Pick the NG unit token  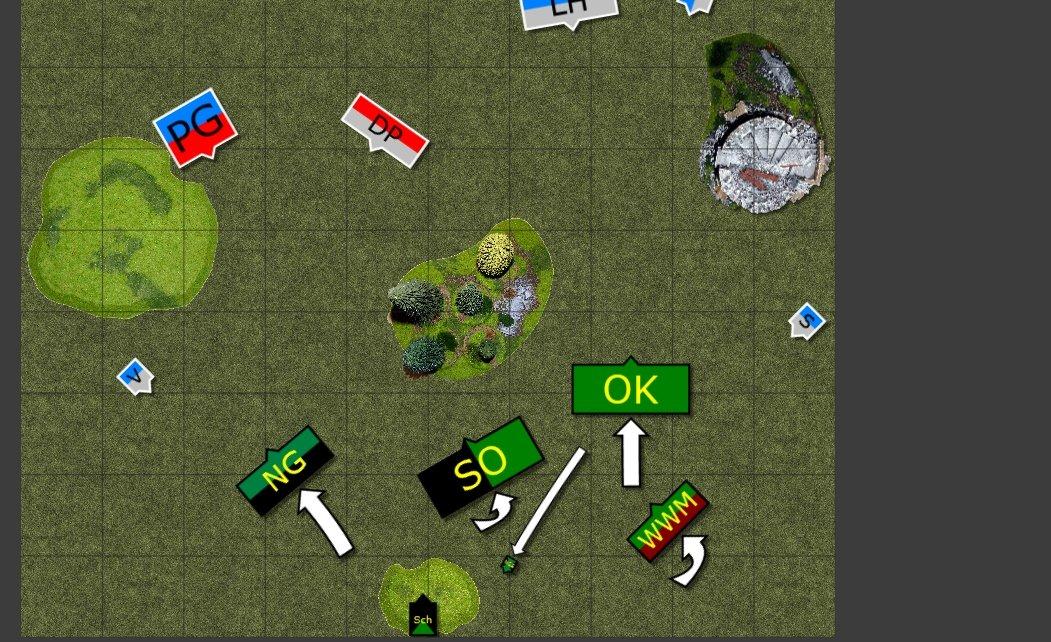[x=285, y=471]
